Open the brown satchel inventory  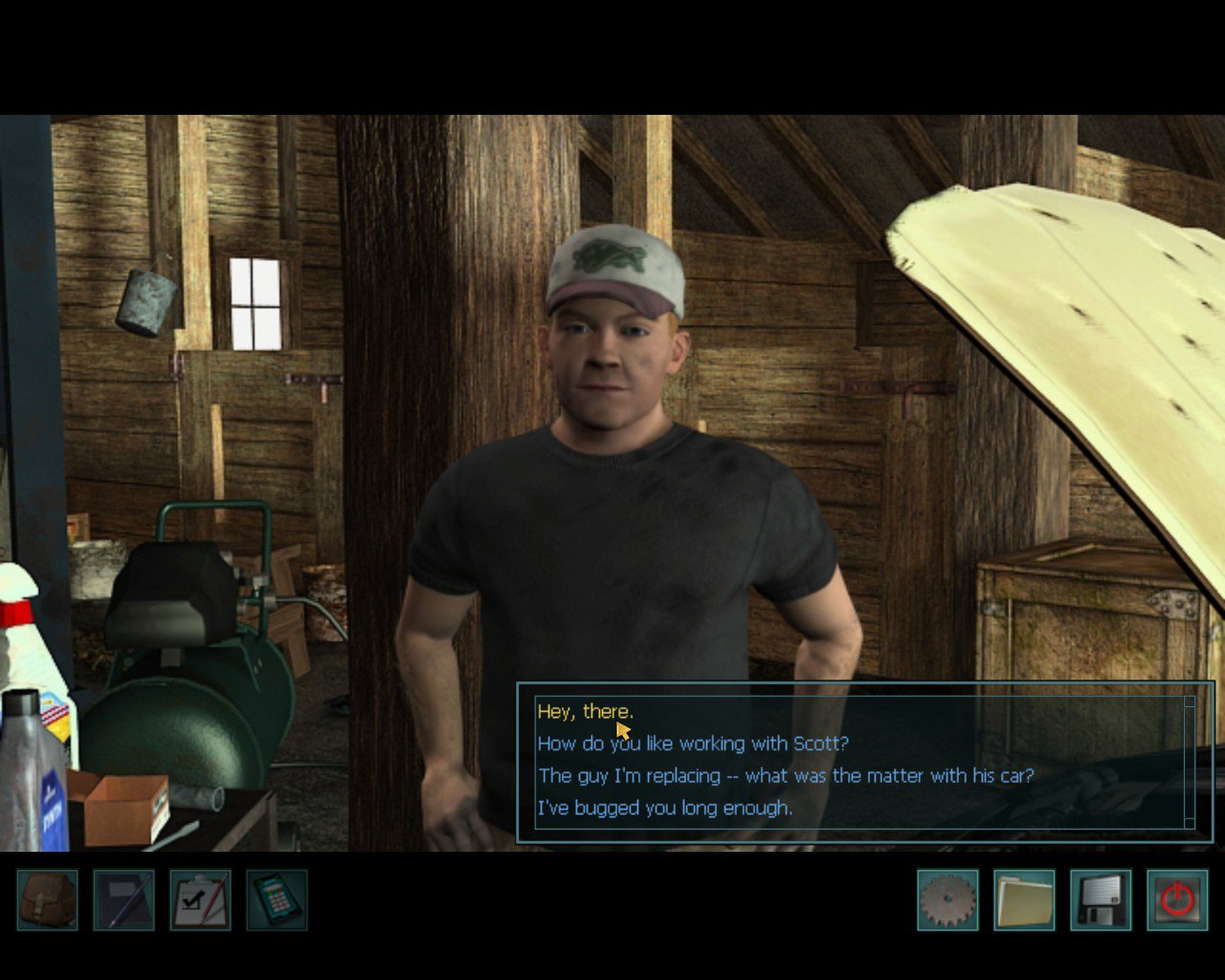[x=47, y=900]
